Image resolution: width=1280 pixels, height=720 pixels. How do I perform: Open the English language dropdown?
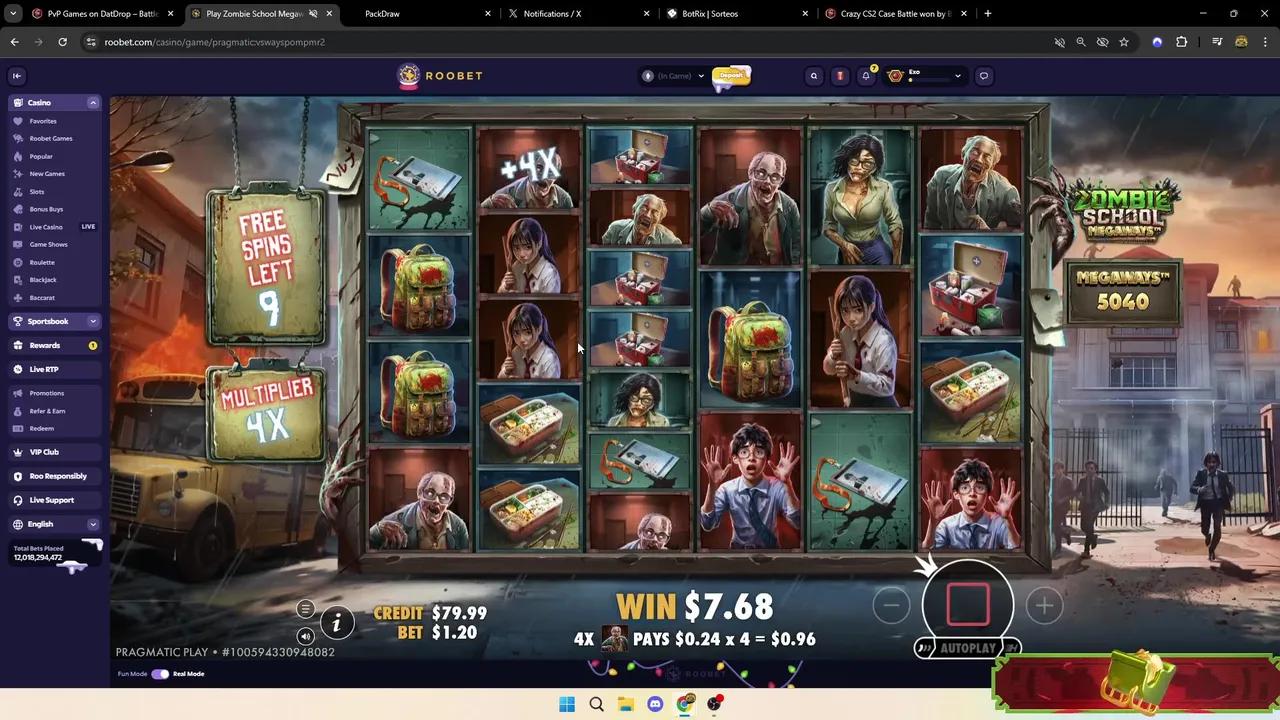click(x=40, y=524)
